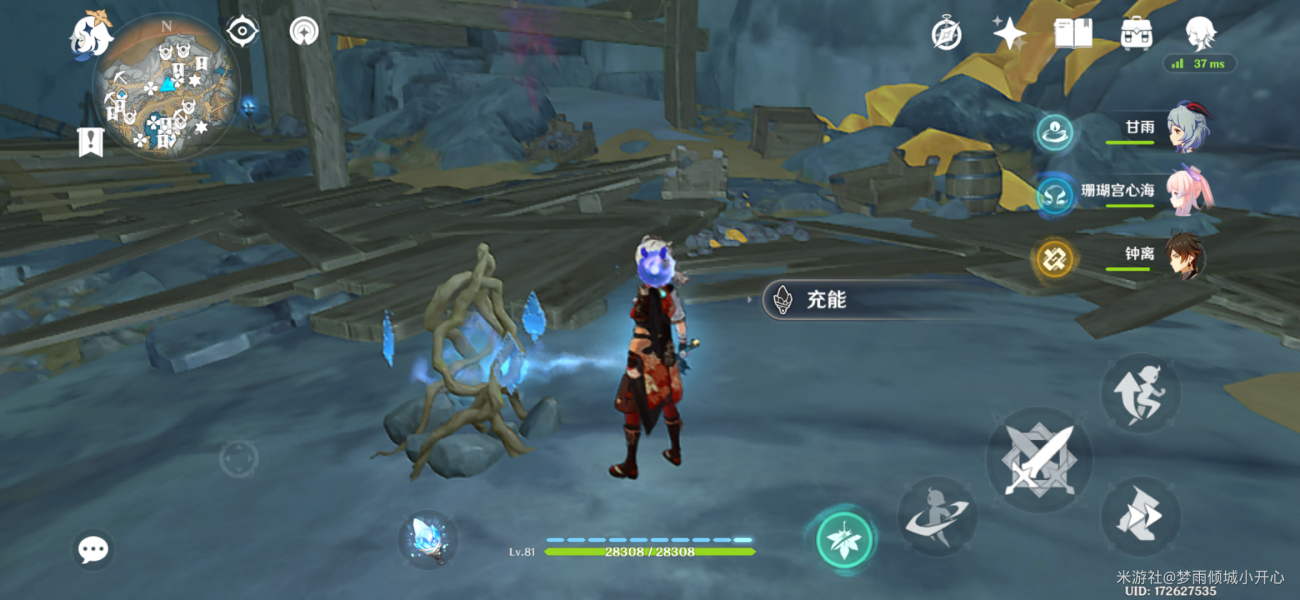Tap the crossed-sword normal attack button
Viewport: 1300px width, 600px height.
click(x=1039, y=460)
